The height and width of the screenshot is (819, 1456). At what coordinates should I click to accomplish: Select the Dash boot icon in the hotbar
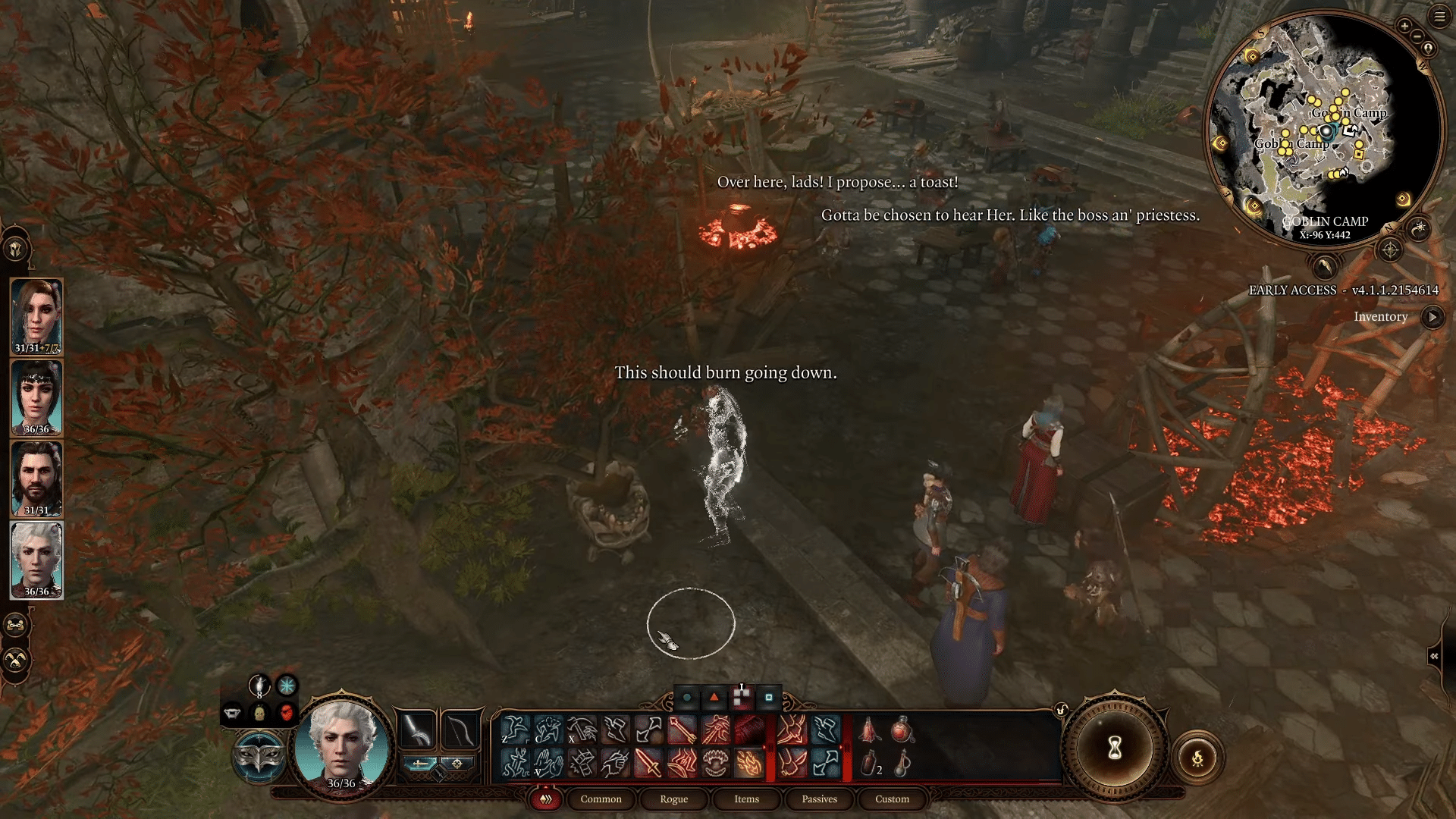click(x=616, y=731)
